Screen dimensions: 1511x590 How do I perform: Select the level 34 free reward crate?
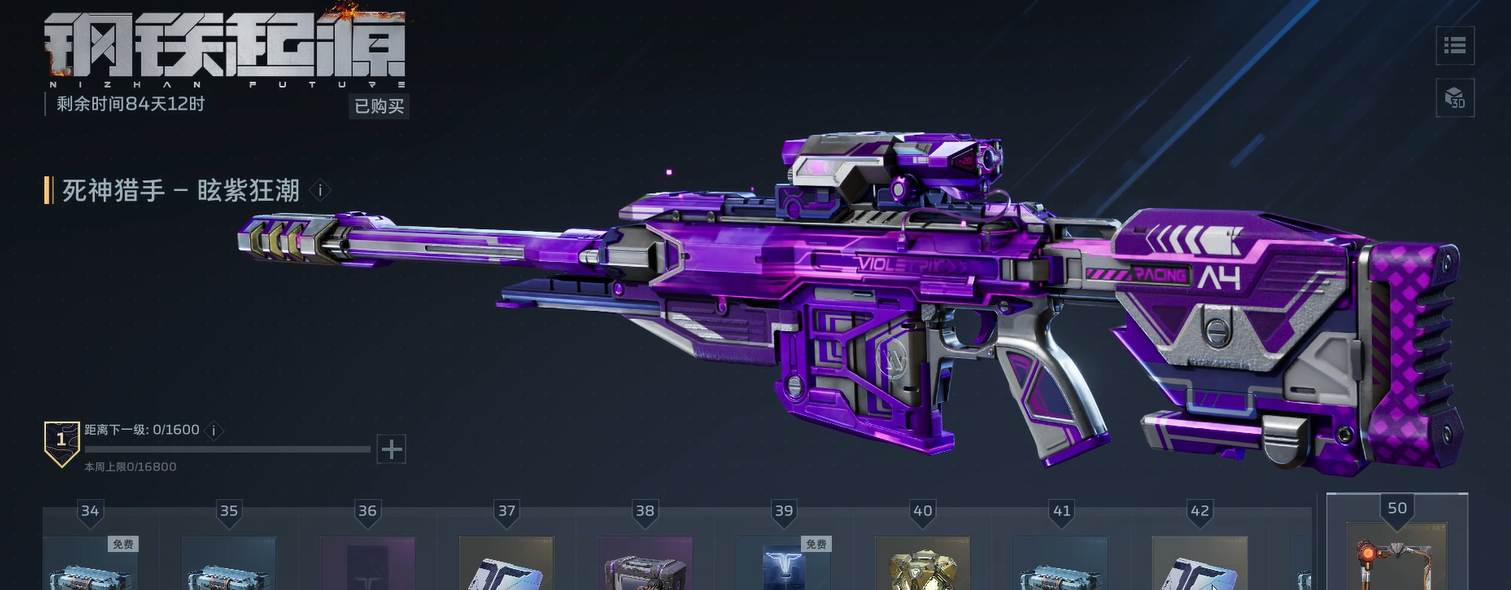90,564
